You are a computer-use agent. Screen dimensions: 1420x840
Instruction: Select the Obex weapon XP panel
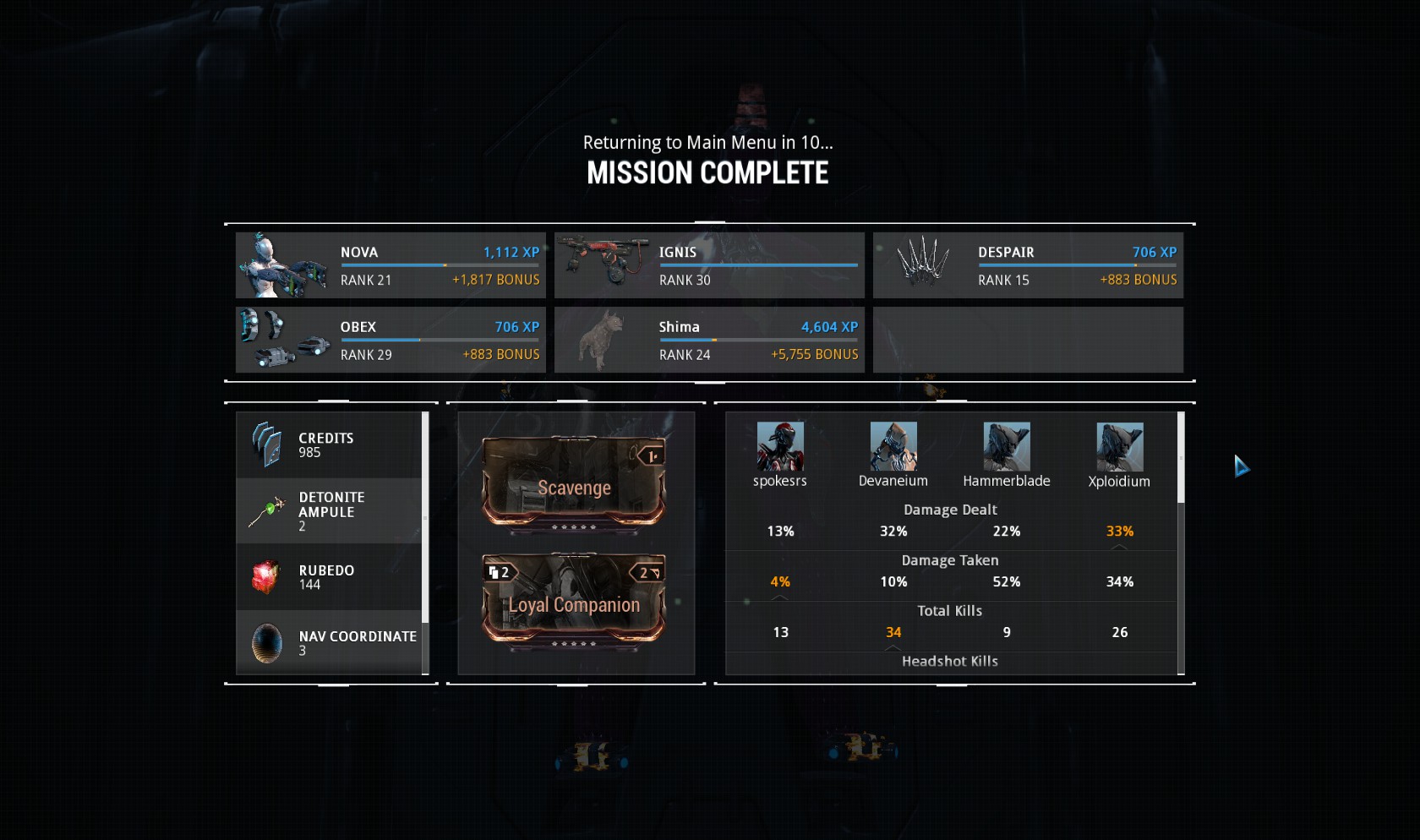390,340
